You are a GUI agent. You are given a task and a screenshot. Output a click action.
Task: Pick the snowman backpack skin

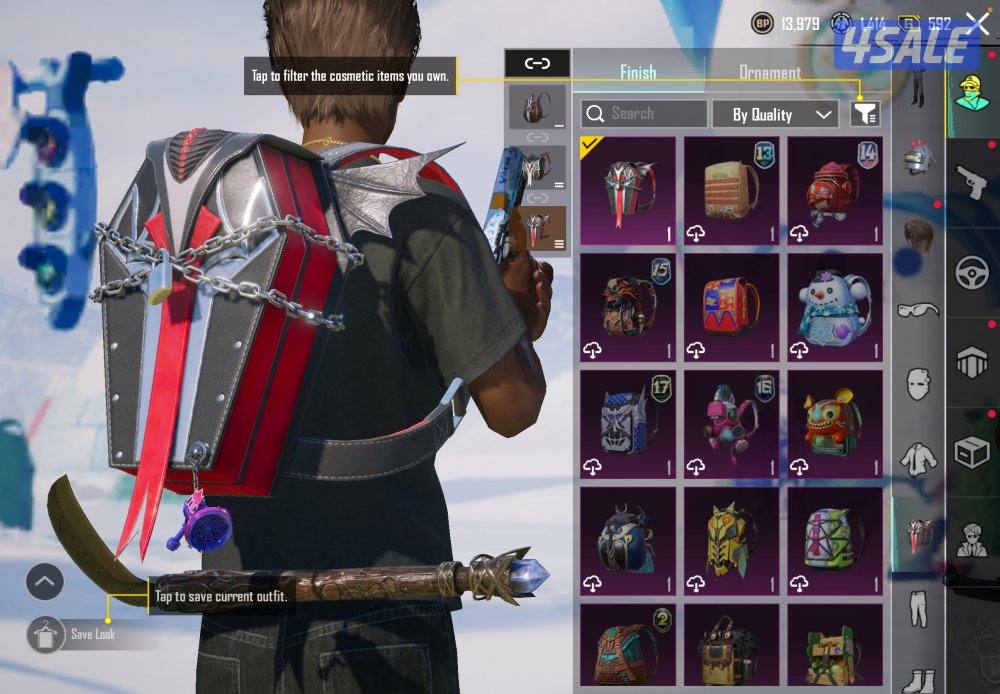pos(835,307)
